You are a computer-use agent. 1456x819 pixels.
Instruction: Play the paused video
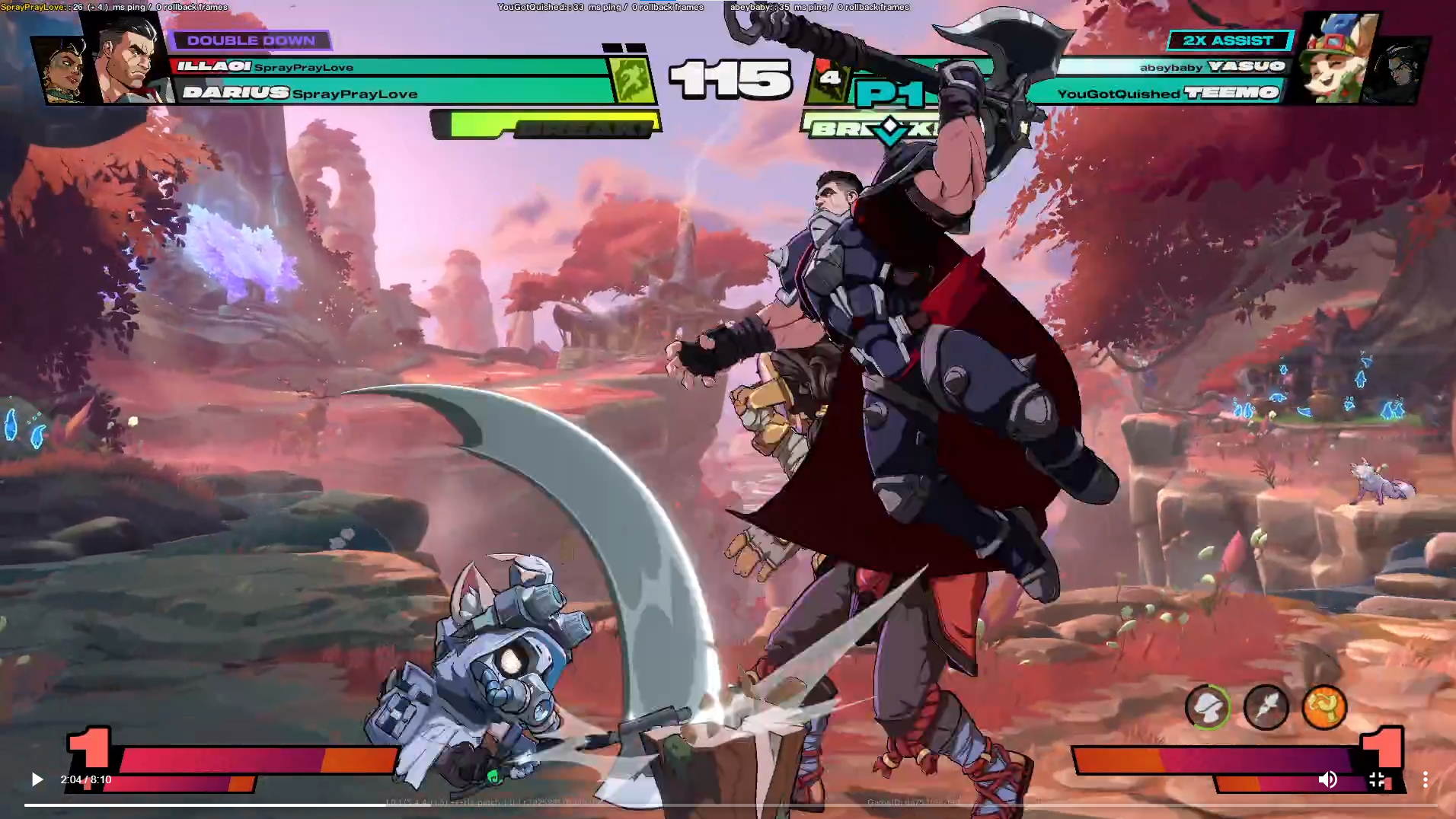37,779
